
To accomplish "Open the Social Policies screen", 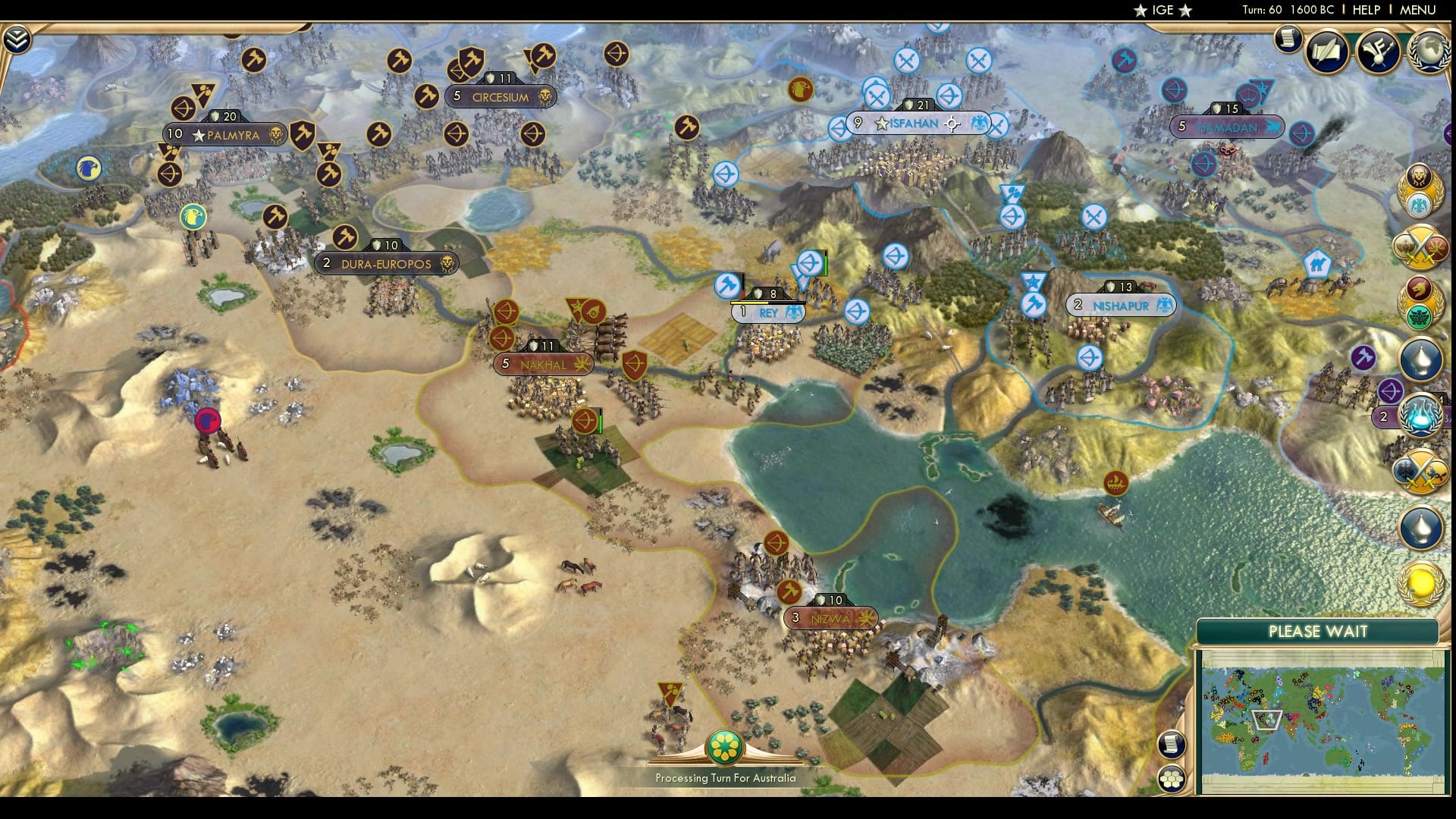I will pyautogui.click(x=1326, y=52).
